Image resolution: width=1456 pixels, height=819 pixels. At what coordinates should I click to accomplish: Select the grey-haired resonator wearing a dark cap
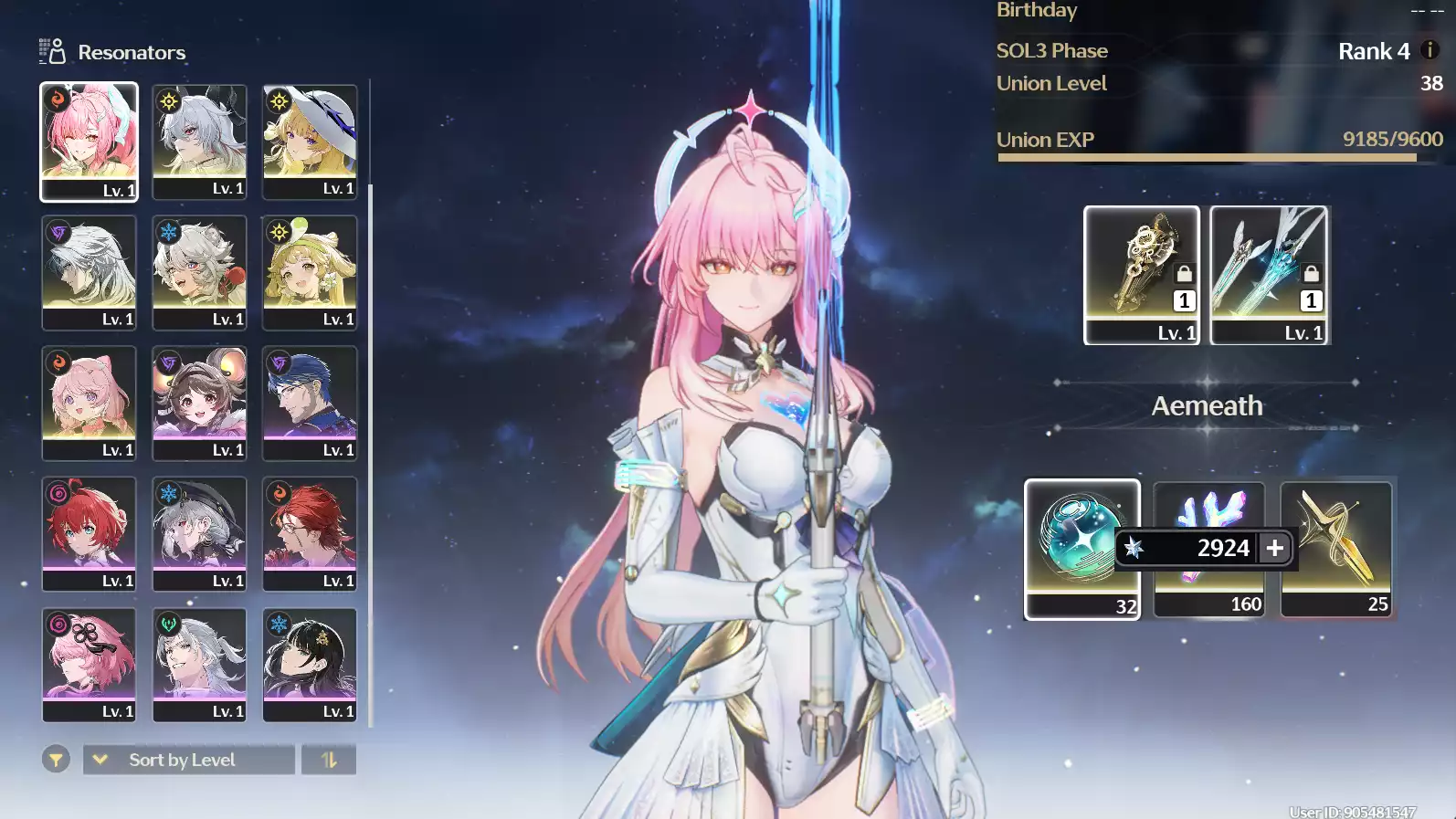[199, 533]
